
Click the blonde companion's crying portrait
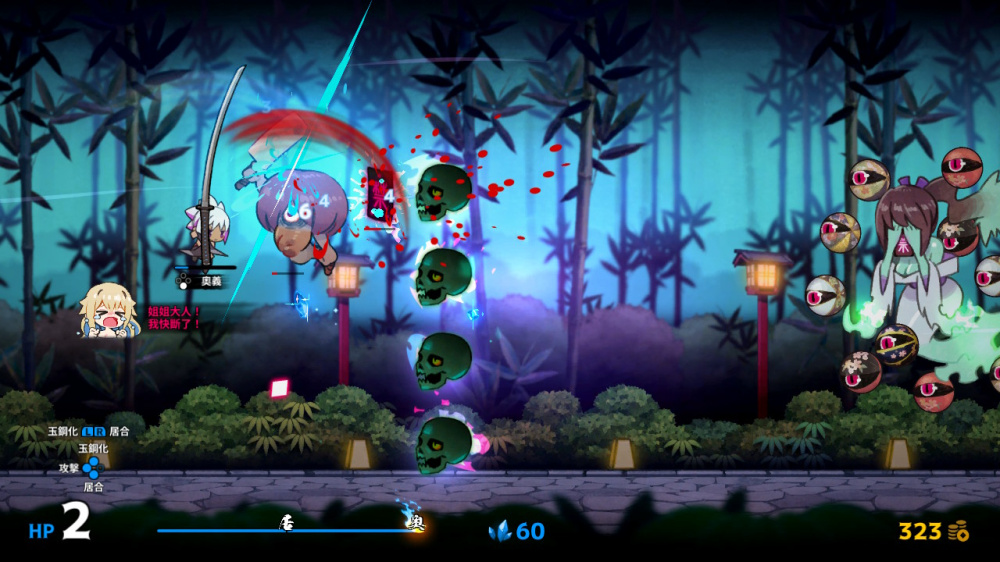pos(108,309)
